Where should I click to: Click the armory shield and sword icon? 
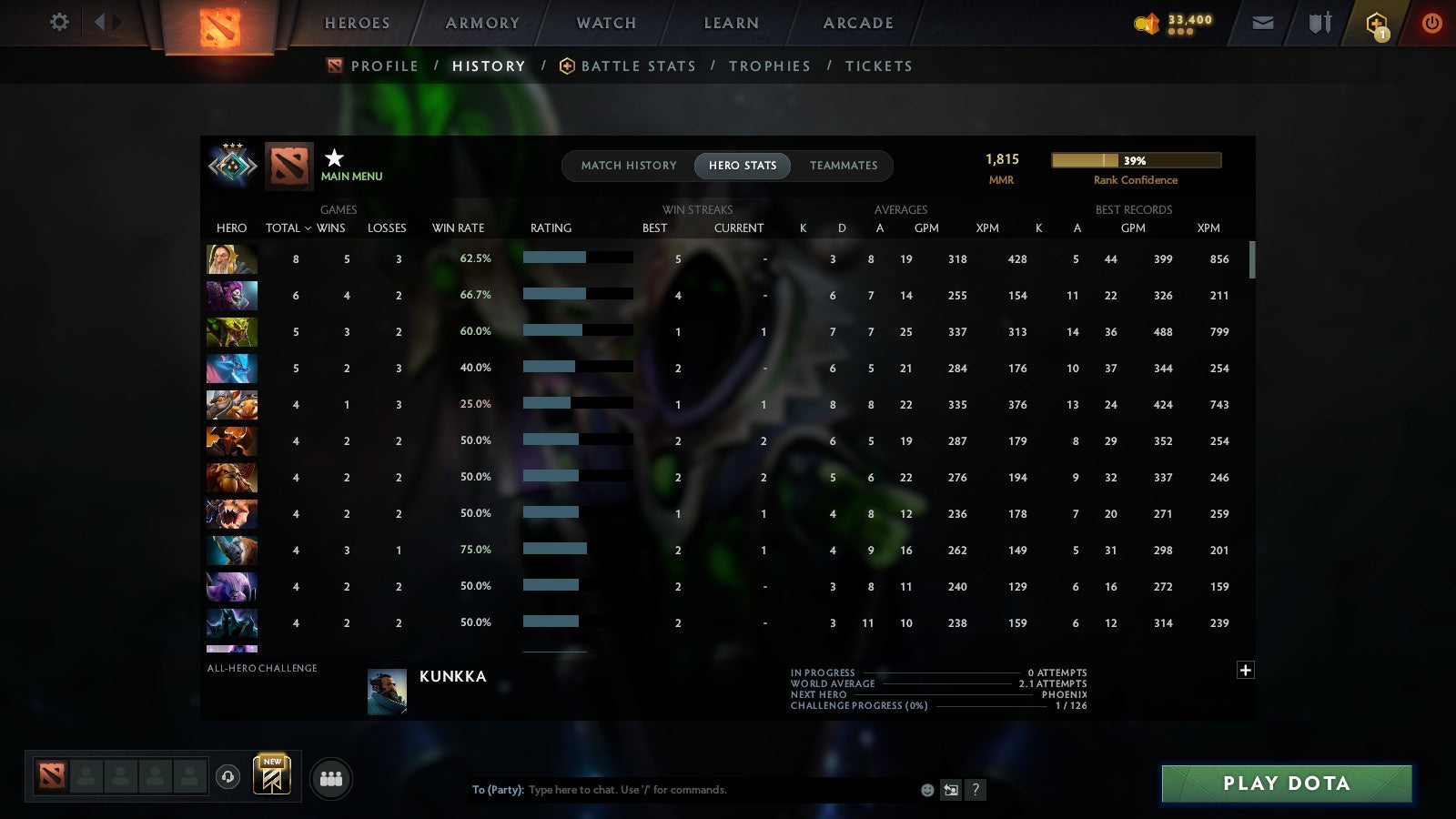pyautogui.click(x=1319, y=22)
